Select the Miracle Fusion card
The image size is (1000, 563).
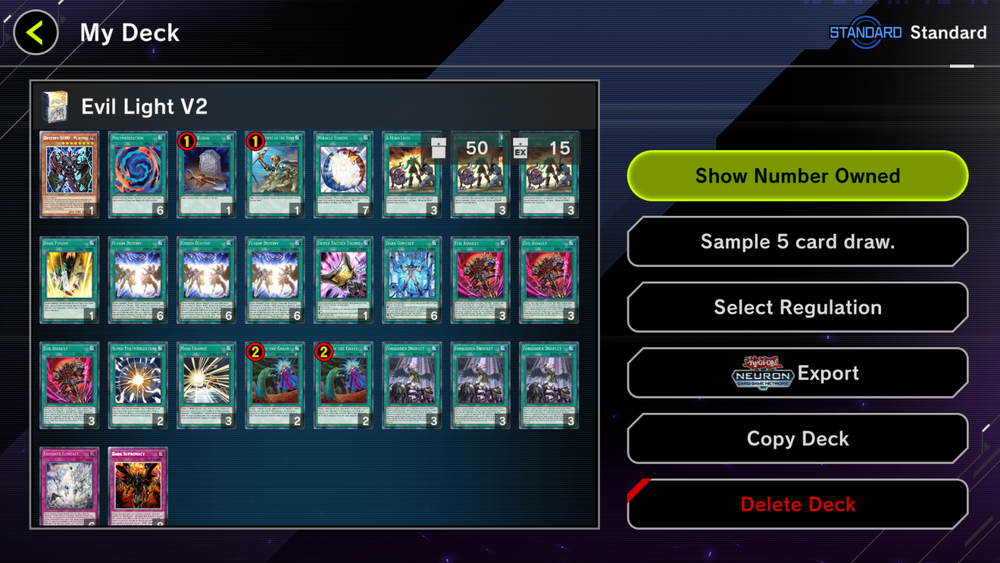click(x=343, y=174)
